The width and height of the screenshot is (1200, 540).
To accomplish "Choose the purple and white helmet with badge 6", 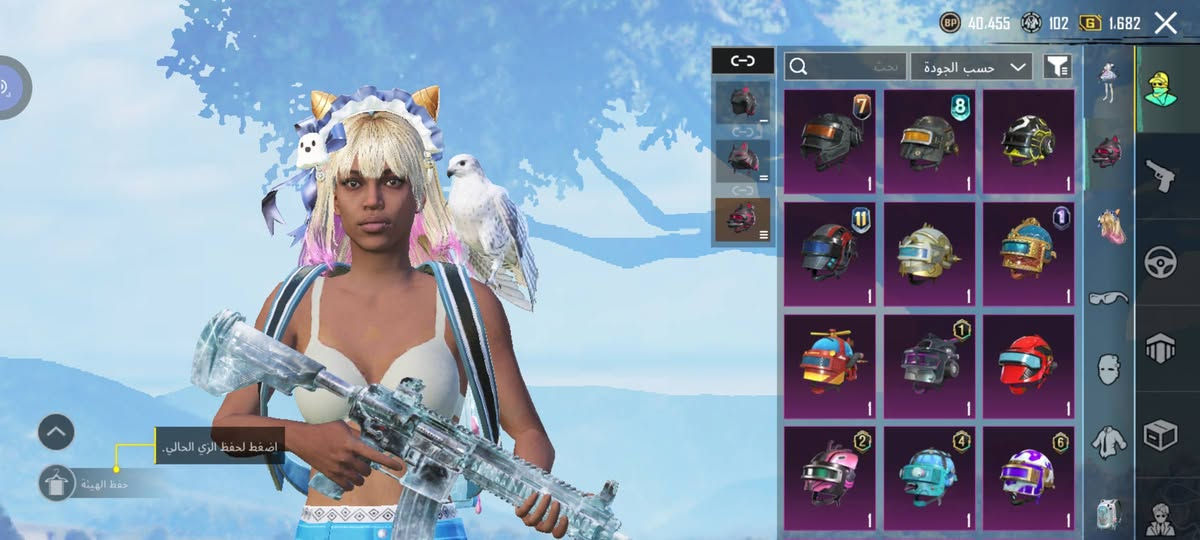I will 1028,478.
